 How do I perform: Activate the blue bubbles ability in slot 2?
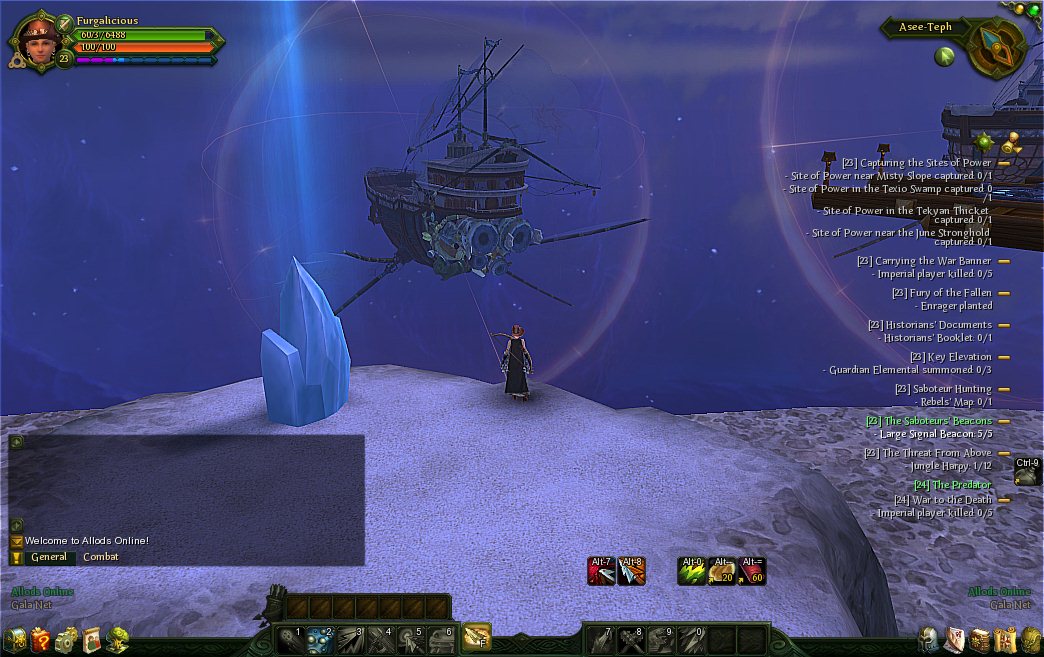coord(319,639)
